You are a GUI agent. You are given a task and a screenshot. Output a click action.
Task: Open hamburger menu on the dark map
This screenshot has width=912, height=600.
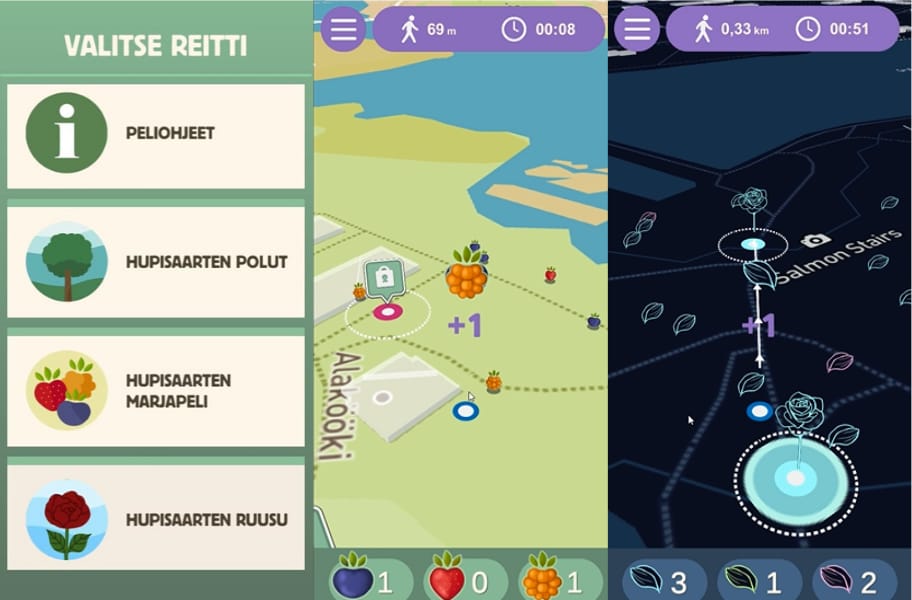click(x=637, y=29)
